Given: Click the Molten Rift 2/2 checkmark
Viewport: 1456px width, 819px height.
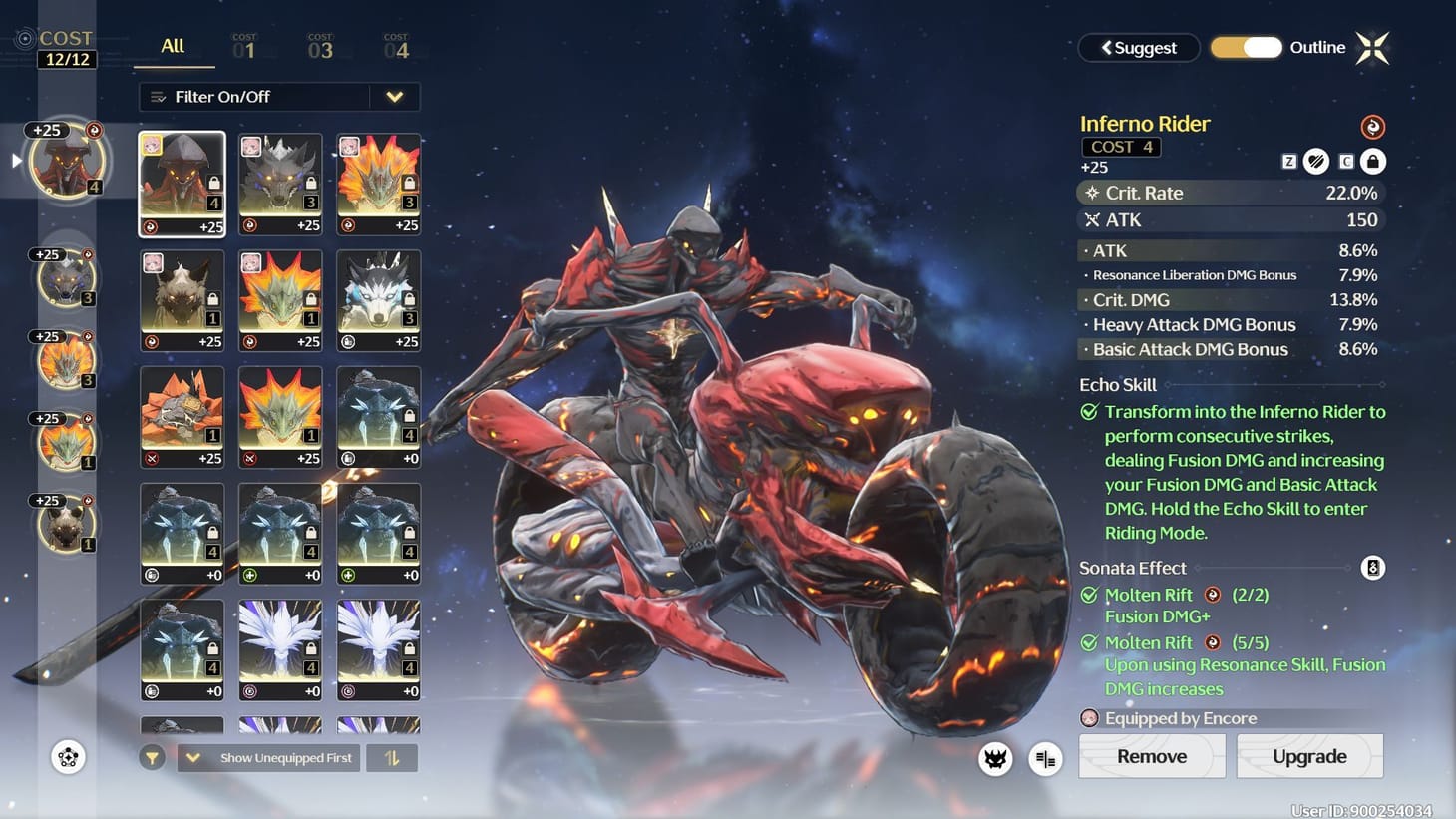Looking at the screenshot, I should click(x=1089, y=595).
